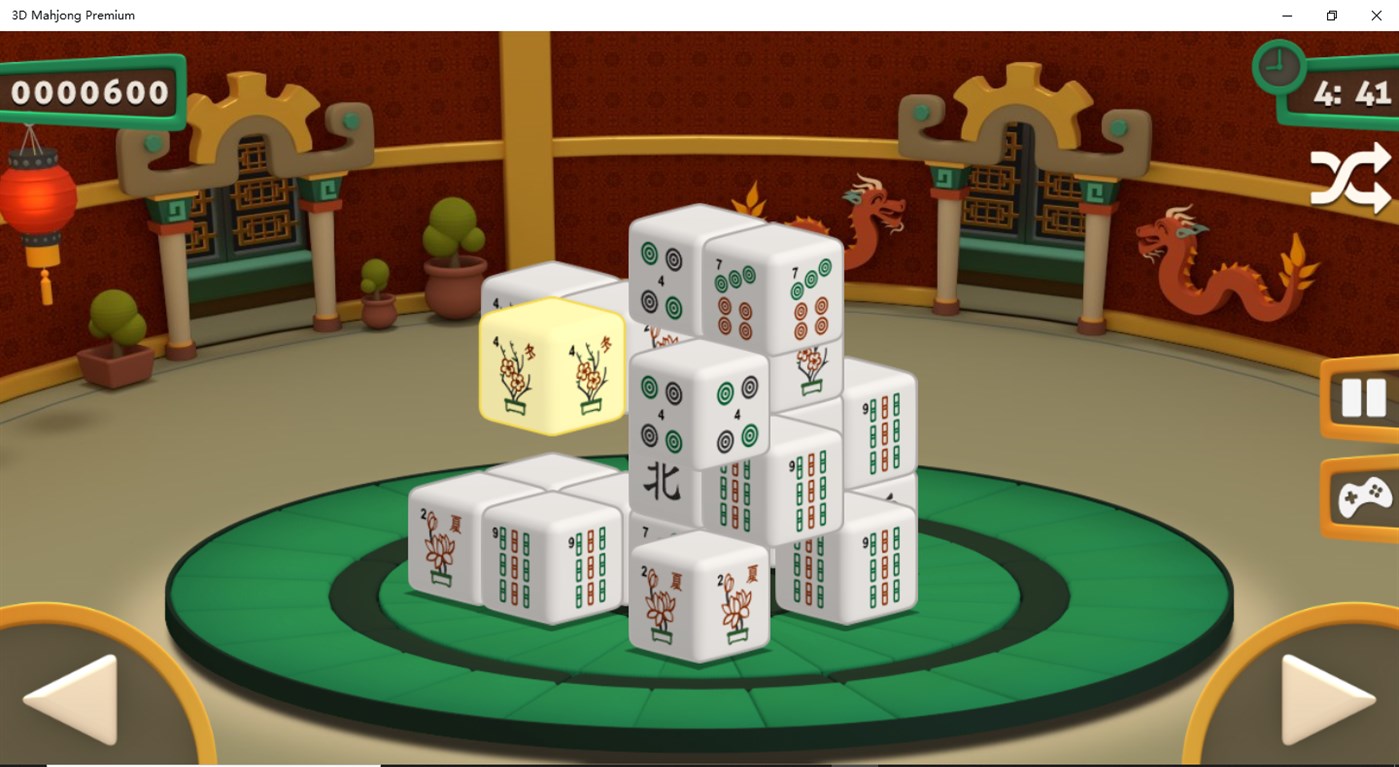This screenshot has width=1399, height=767.
Task: Click the score display showing 0000600
Action: click(90, 92)
